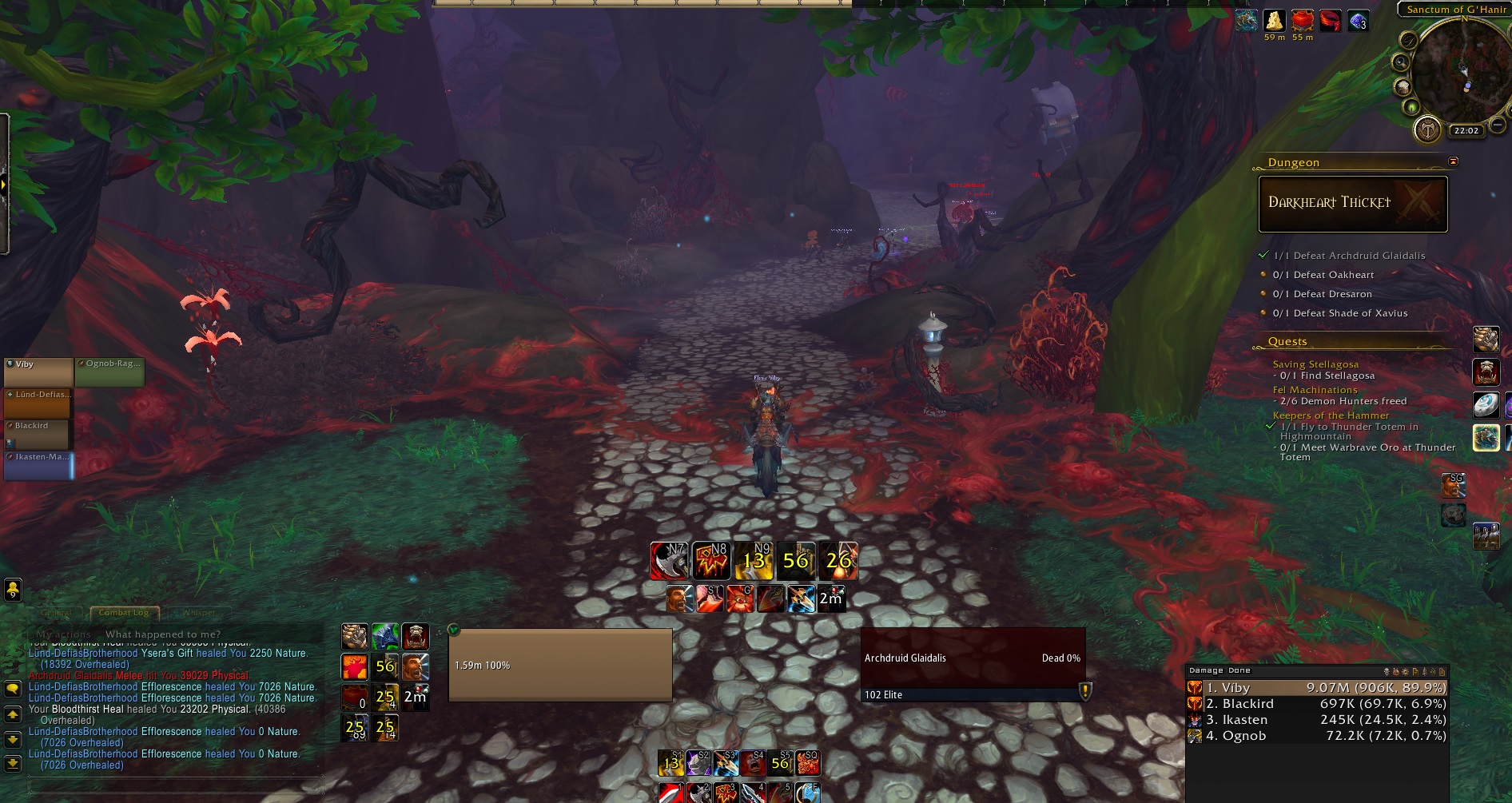The image size is (1512, 803).
Task: Click the player frame showing 1.59m 100%
Action: (x=560, y=665)
